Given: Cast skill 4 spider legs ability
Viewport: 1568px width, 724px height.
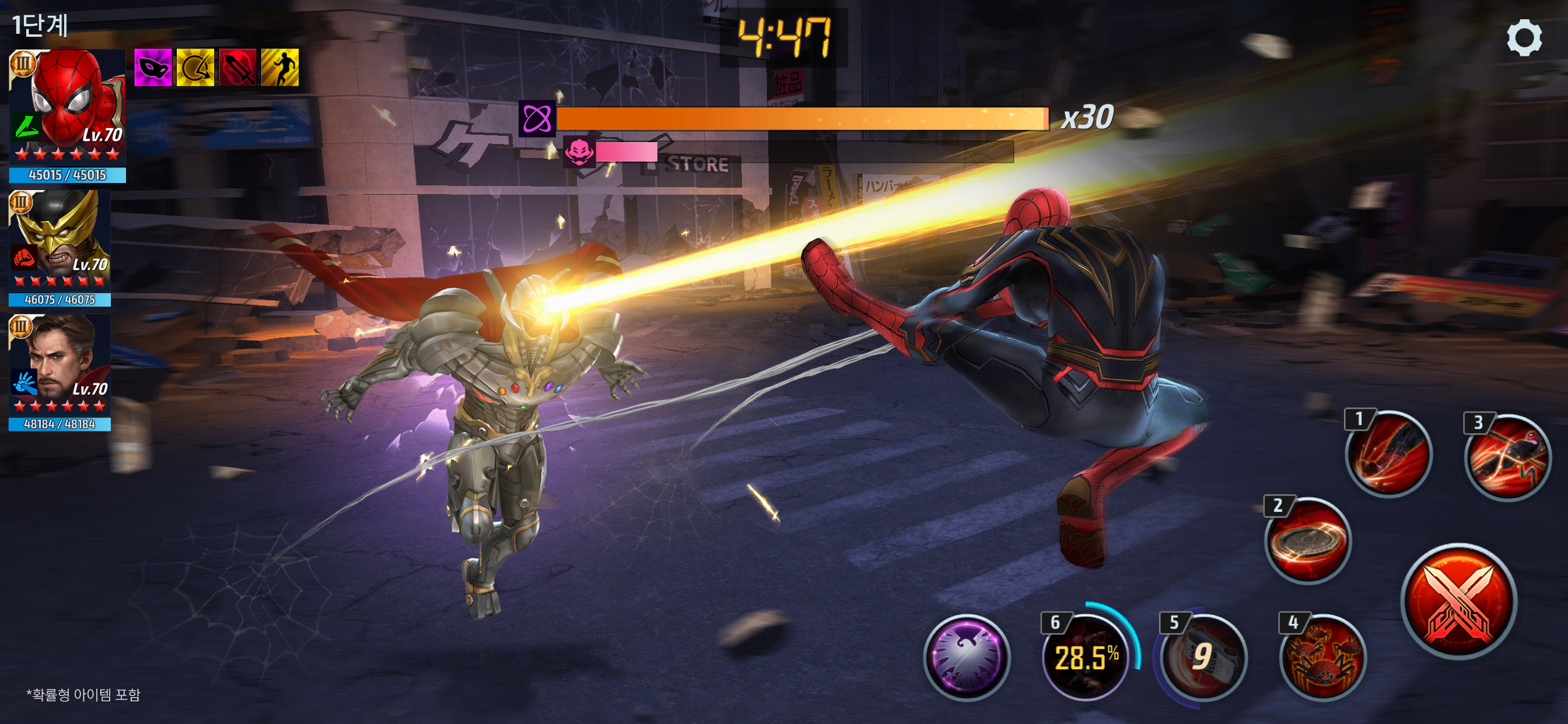Looking at the screenshot, I should click(1322, 658).
